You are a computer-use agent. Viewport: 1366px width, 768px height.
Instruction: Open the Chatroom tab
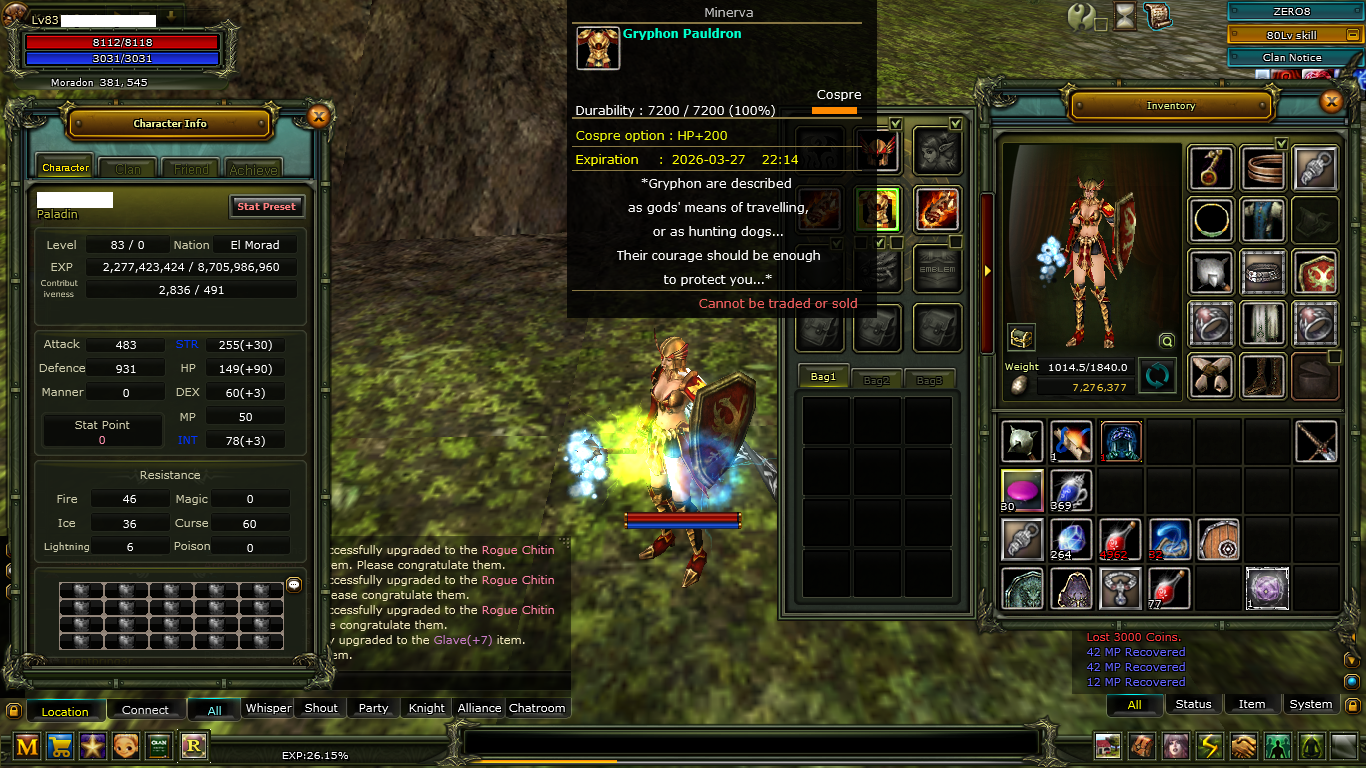tap(537, 708)
